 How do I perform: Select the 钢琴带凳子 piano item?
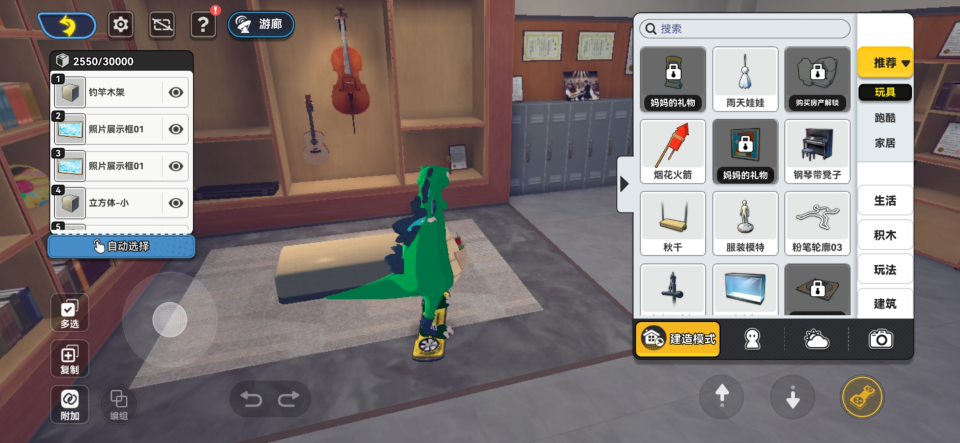[817, 152]
